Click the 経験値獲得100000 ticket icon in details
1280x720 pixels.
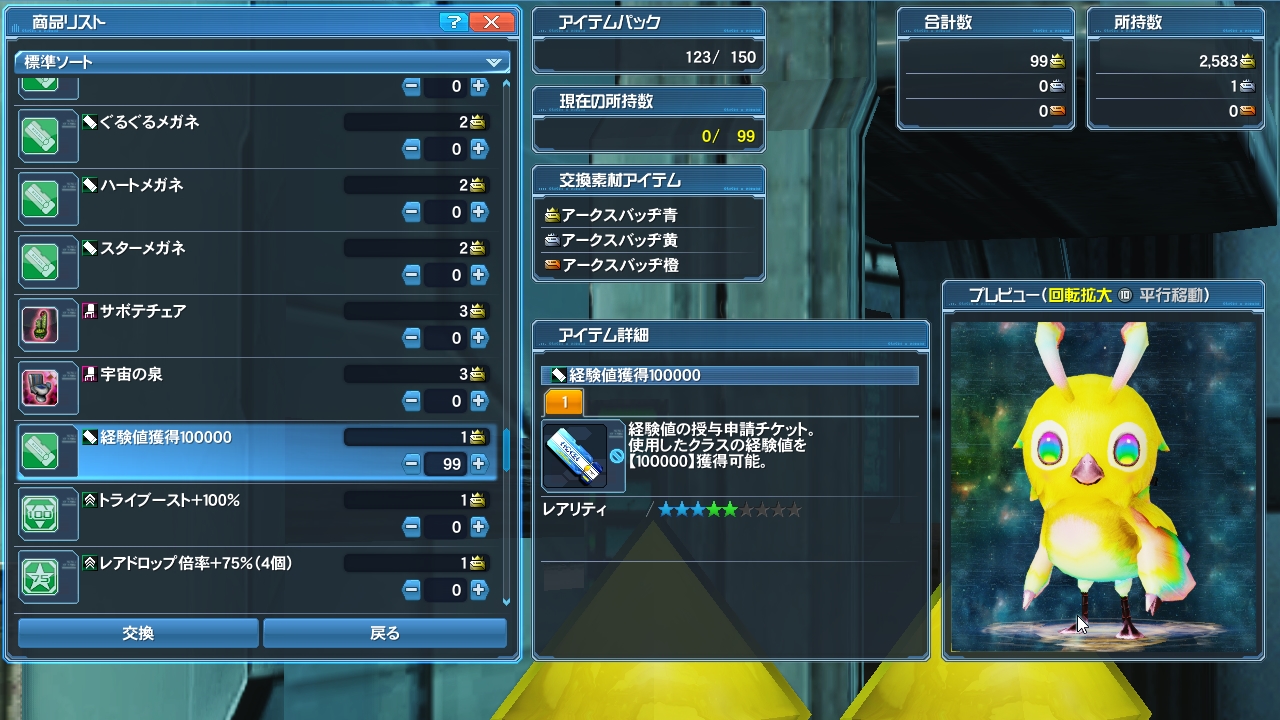tap(575, 457)
